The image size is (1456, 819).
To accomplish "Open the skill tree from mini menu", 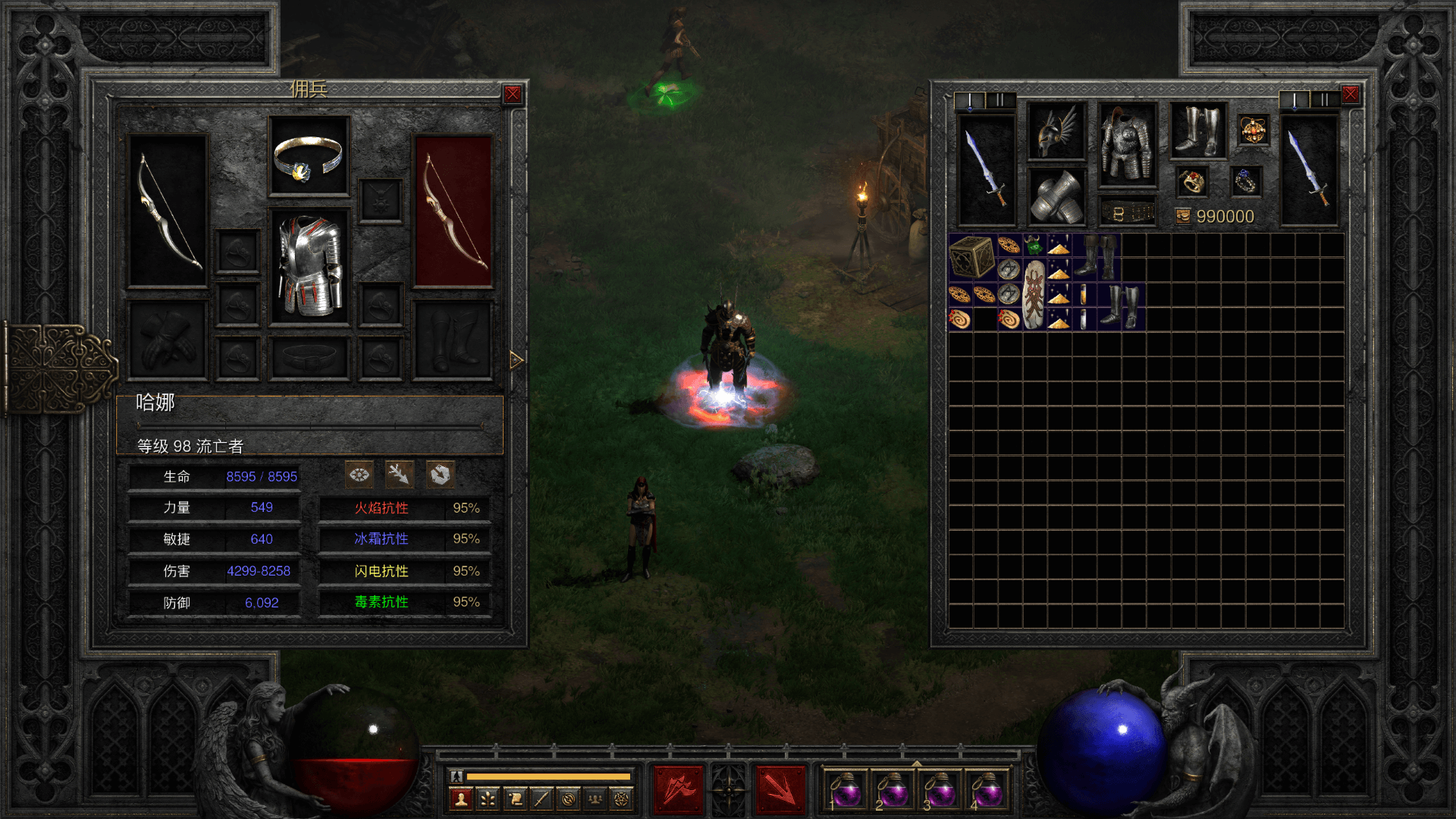I will pos(488,799).
